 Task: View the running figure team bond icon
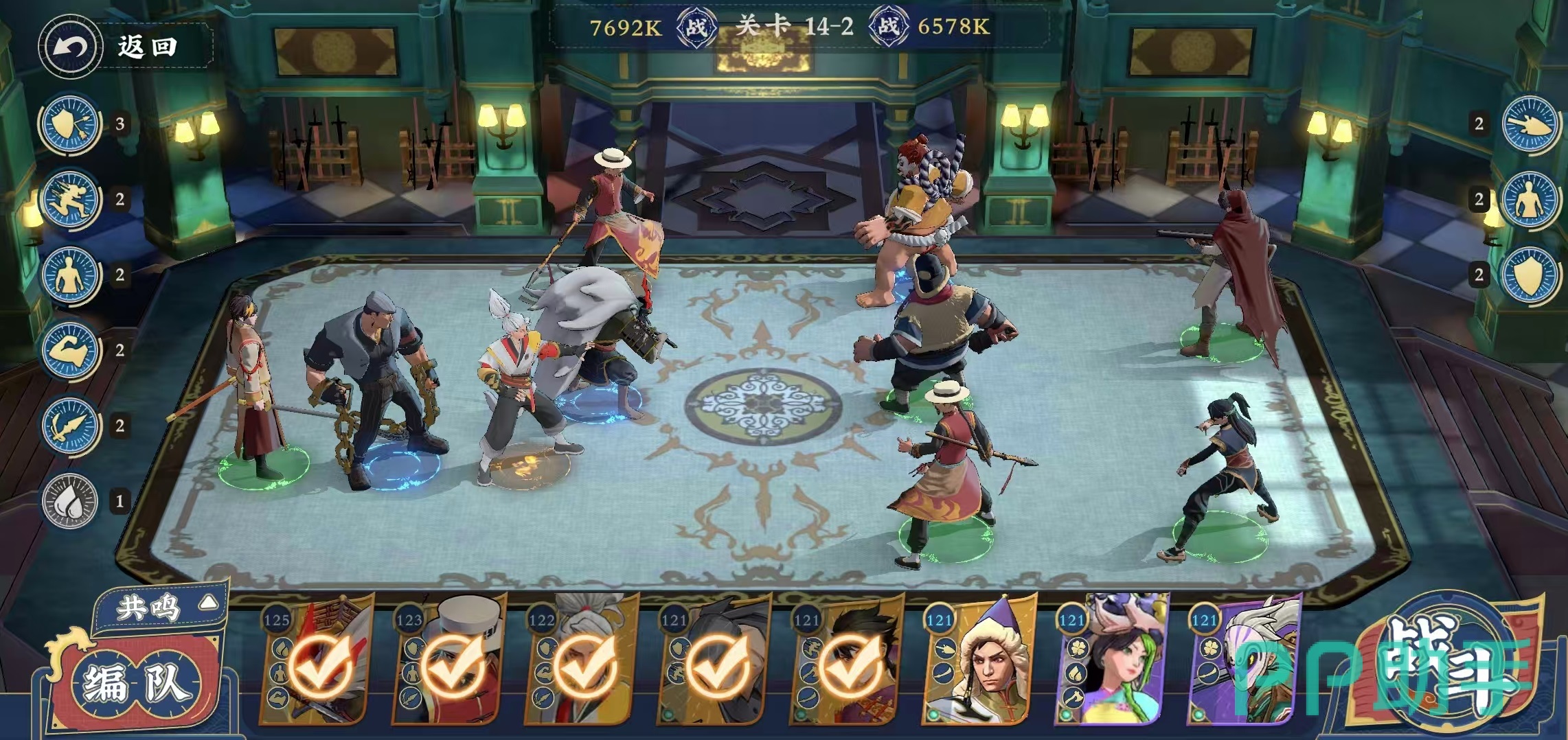[69, 200]
